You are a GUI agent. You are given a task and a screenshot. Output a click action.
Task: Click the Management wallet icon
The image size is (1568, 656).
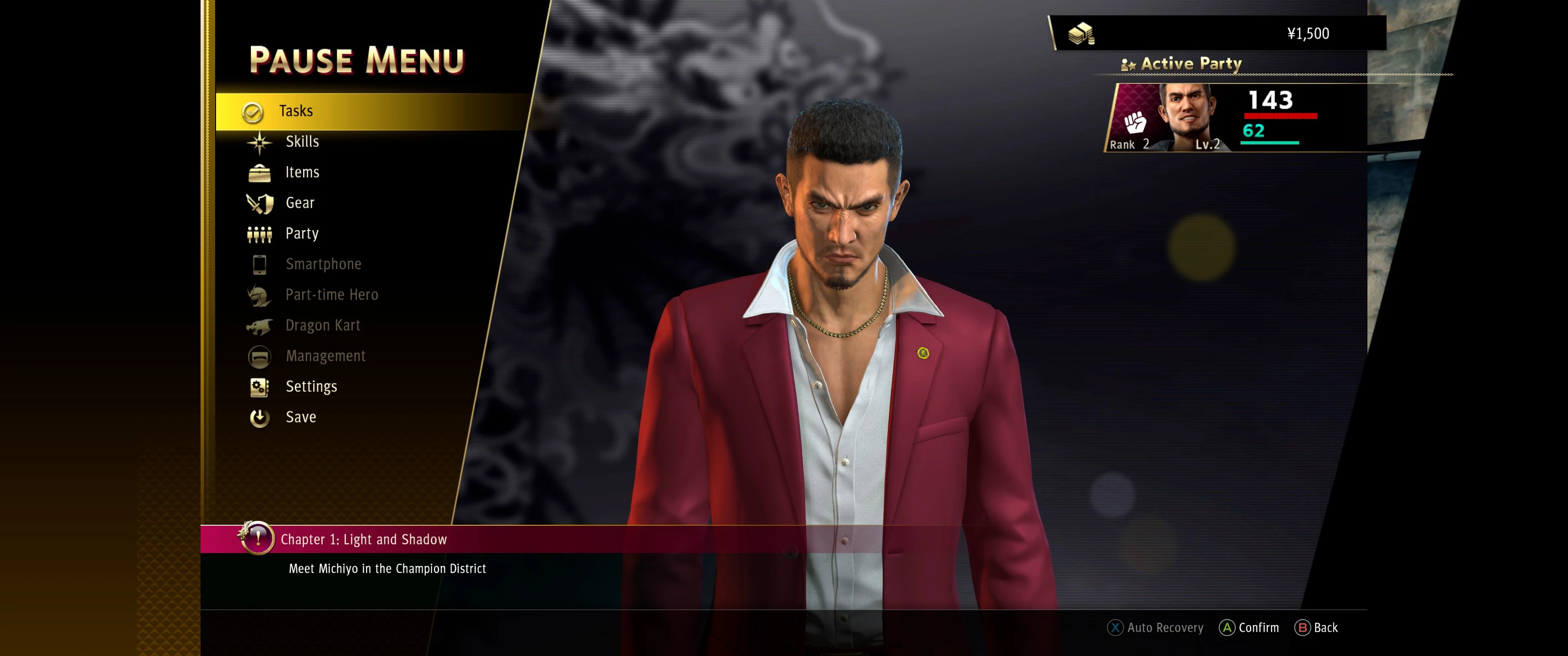(260, 356)
